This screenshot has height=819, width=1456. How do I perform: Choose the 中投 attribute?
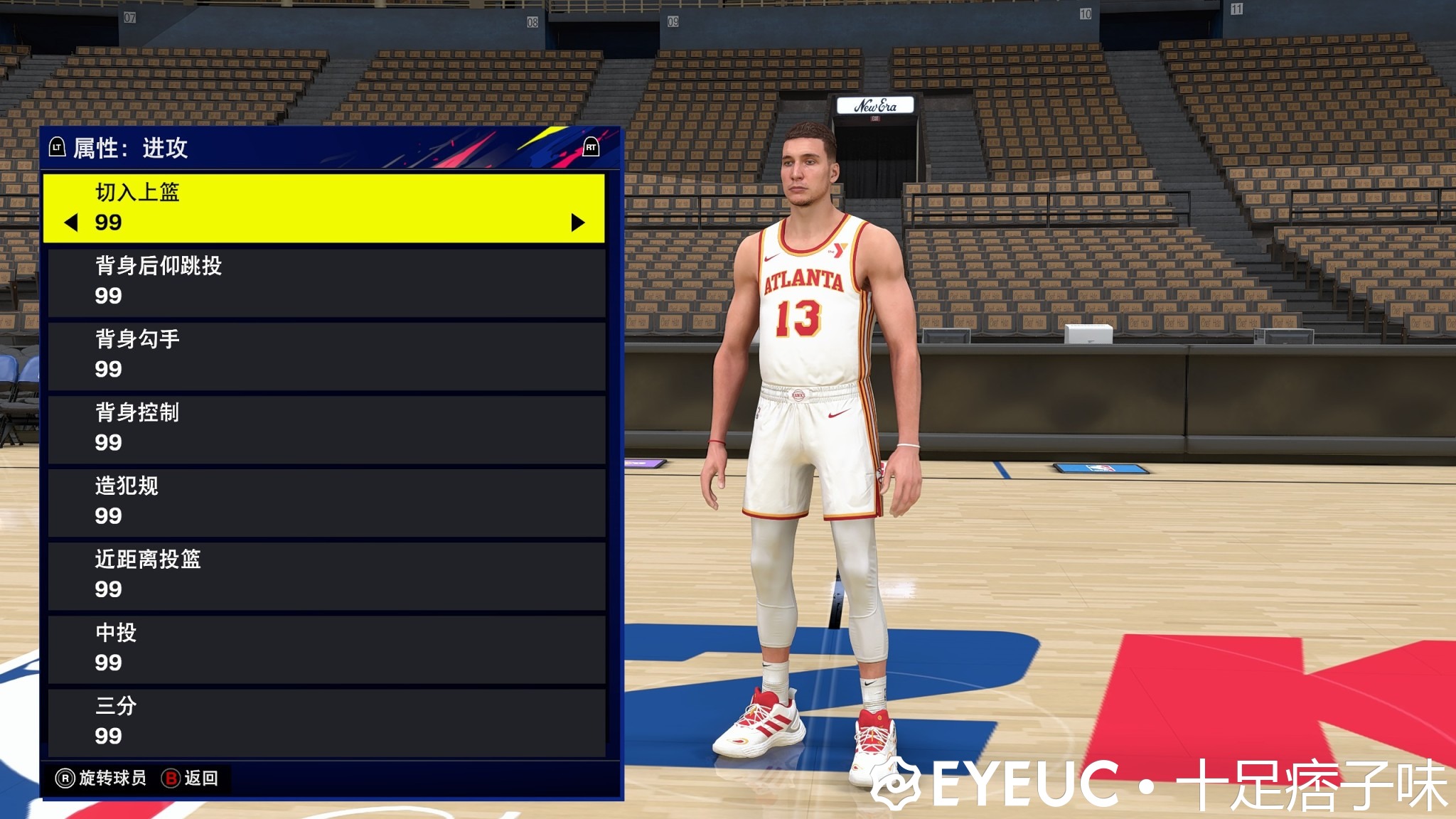(x=326, y=648)
